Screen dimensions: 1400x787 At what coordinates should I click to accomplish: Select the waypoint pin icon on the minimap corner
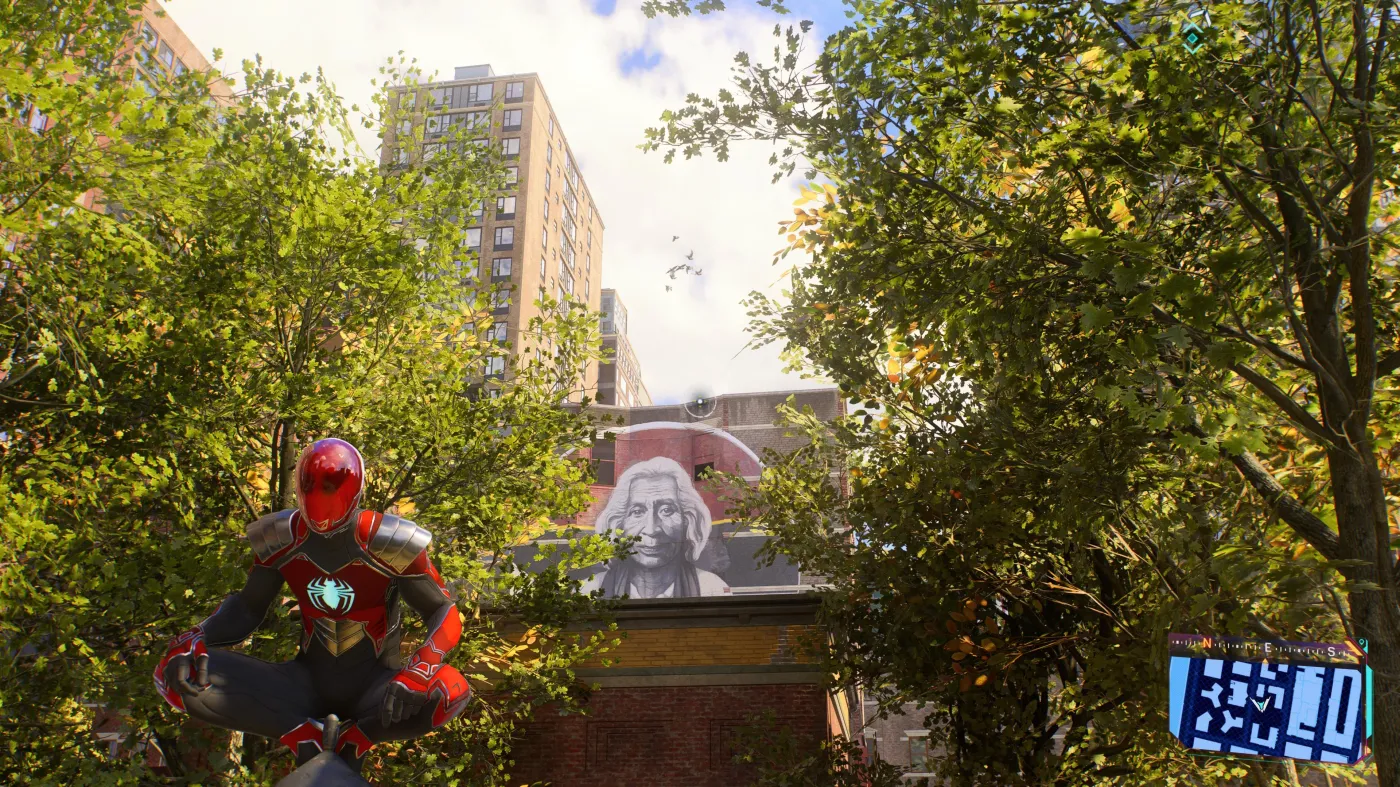pyautogui.click(x=1362, y=642)
